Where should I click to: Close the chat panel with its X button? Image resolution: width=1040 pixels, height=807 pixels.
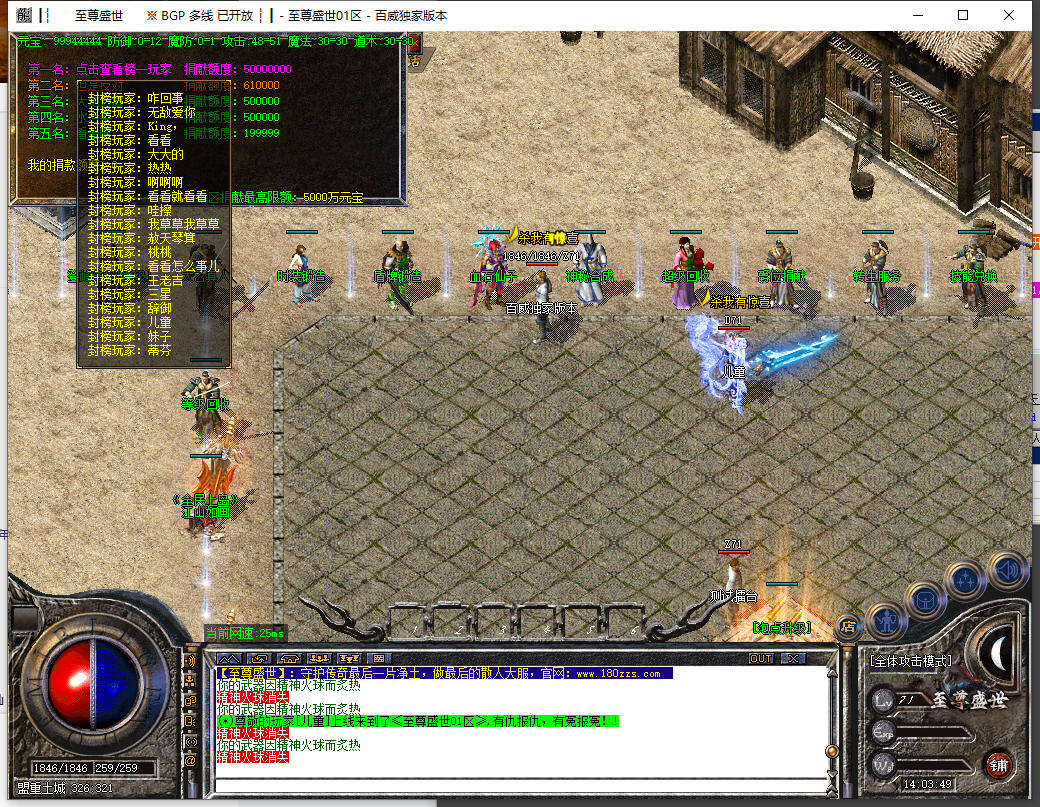[792, 658]
